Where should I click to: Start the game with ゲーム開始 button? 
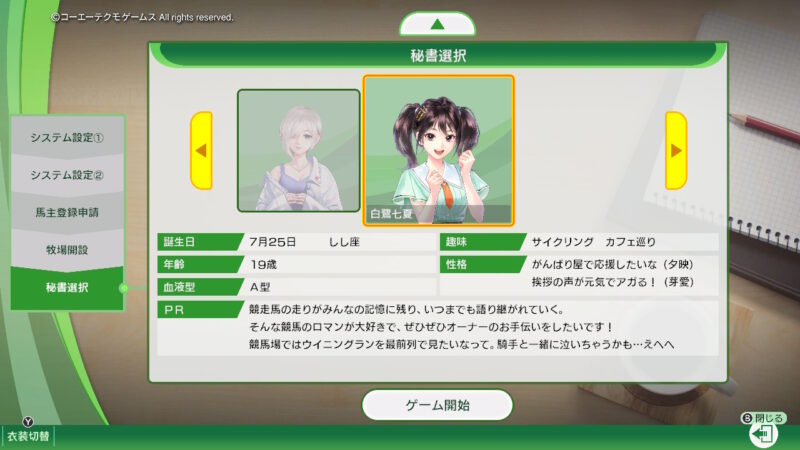coord(437,405)
